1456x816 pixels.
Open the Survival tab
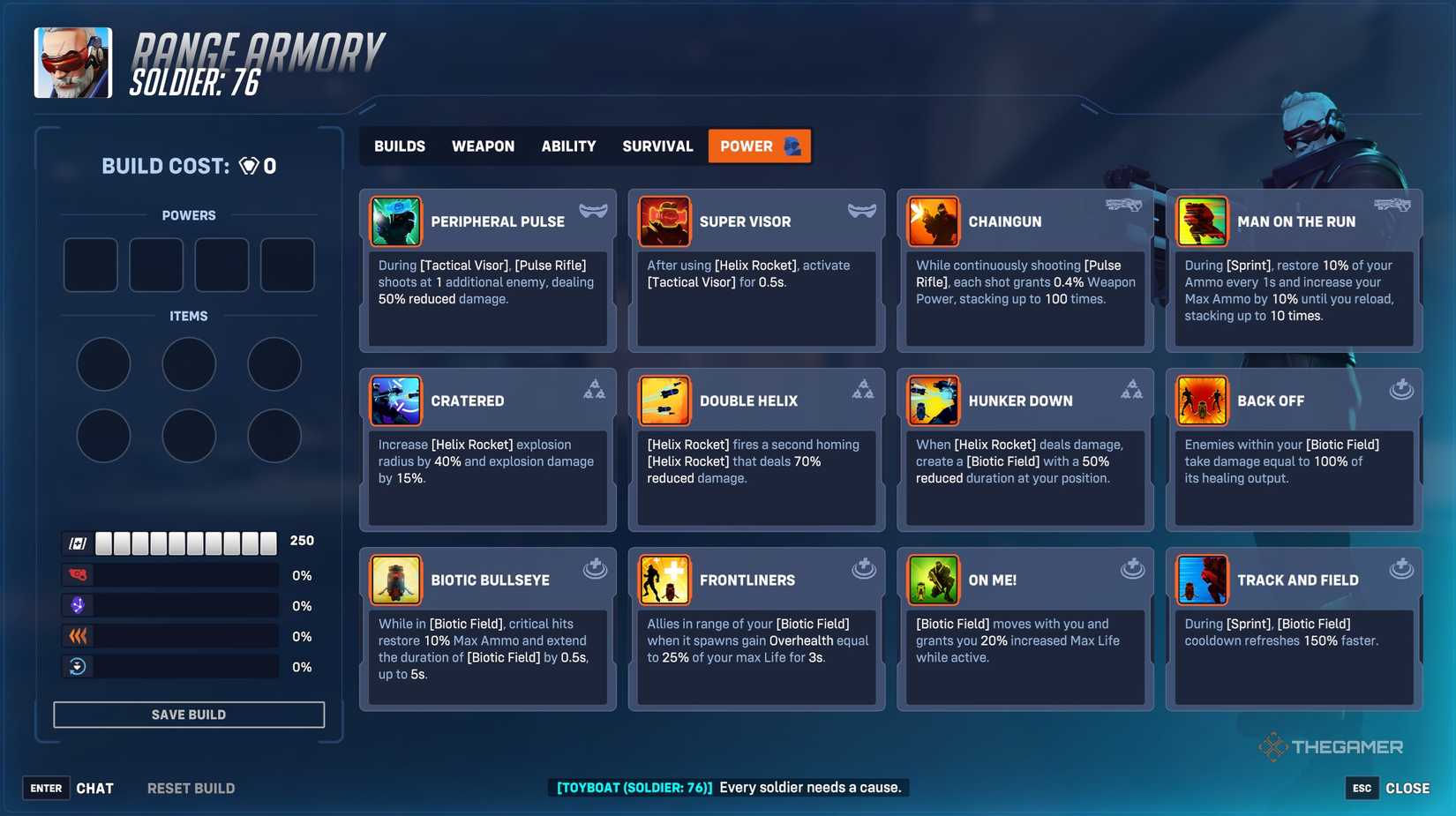[x=657, y=146]
